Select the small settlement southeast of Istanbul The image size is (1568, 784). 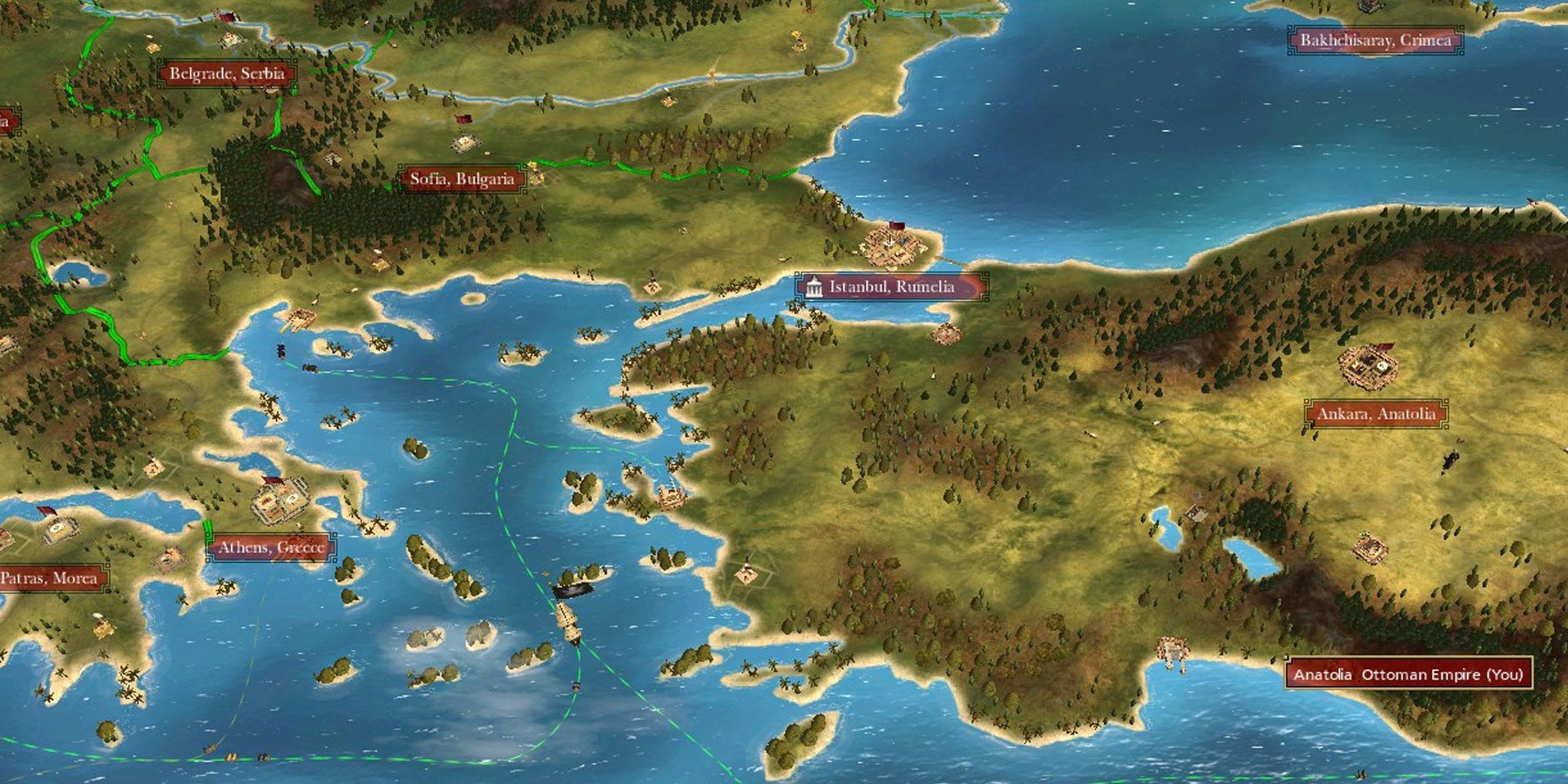(x=948, y=333)
